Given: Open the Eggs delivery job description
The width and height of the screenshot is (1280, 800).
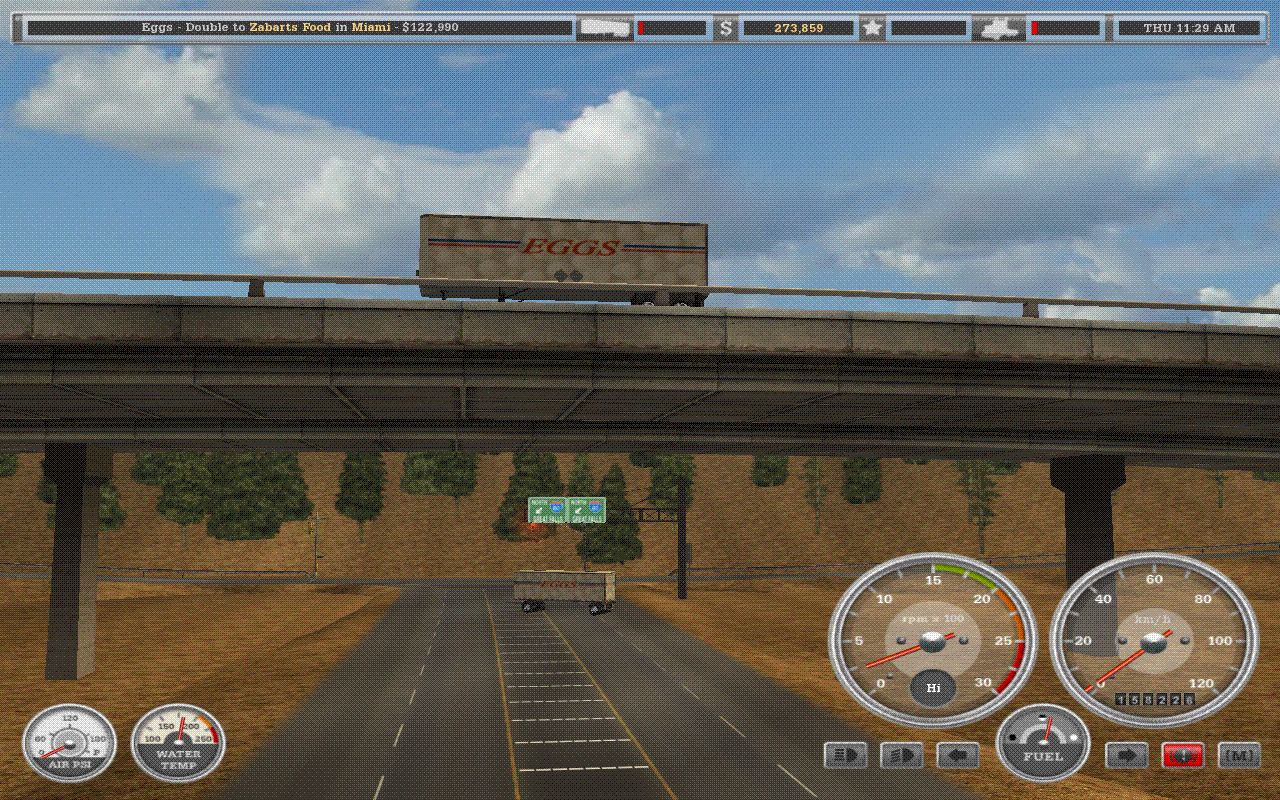Looking at the screenshot, I should click(x=300, y=28).
